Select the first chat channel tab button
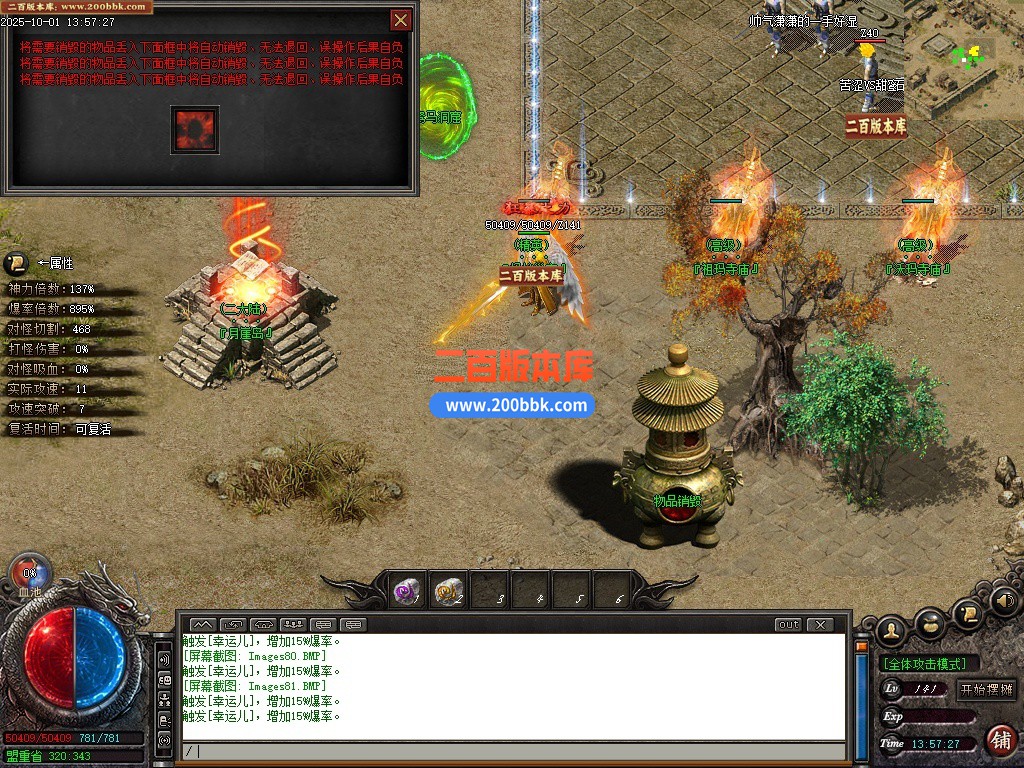 click(202, 625)
